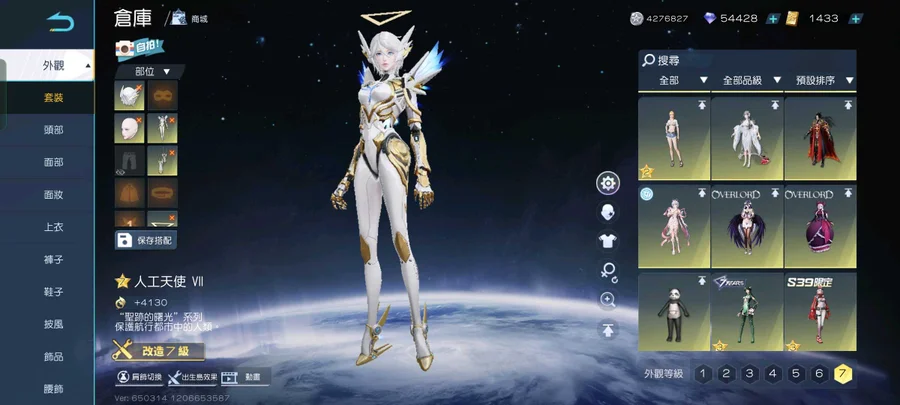The width and height of the screenshot is (900, 405).
Task: Save outfit with 保存搭配
Action: tap(146, 240)
